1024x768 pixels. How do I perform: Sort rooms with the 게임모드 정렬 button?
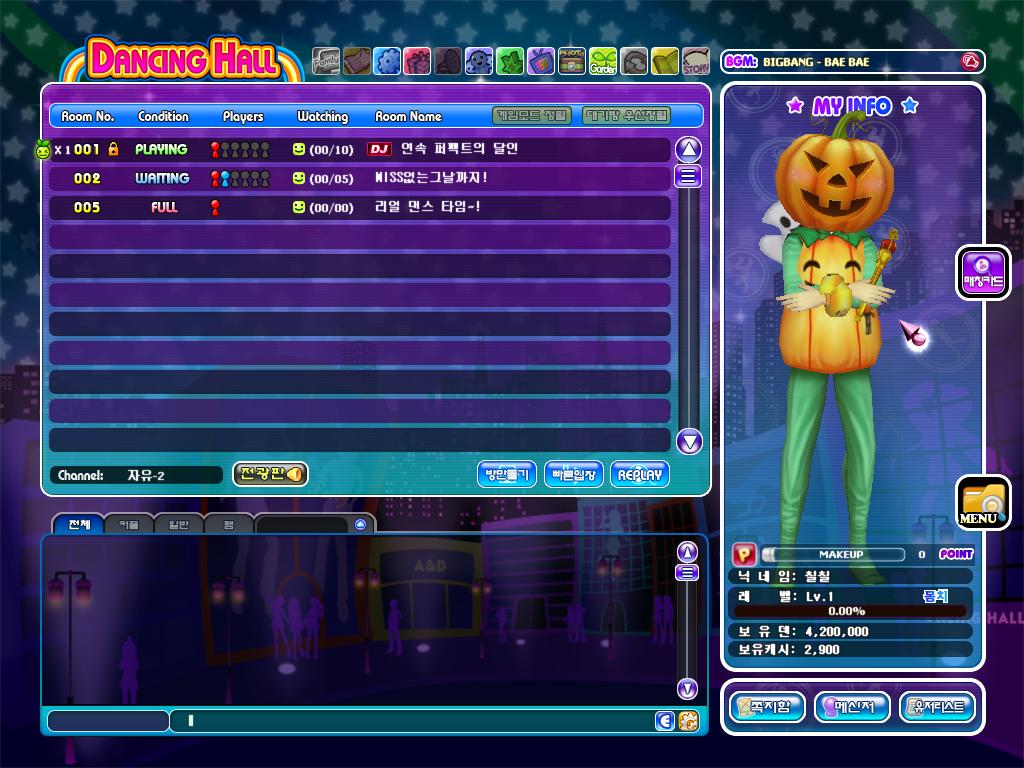[533, 116]
